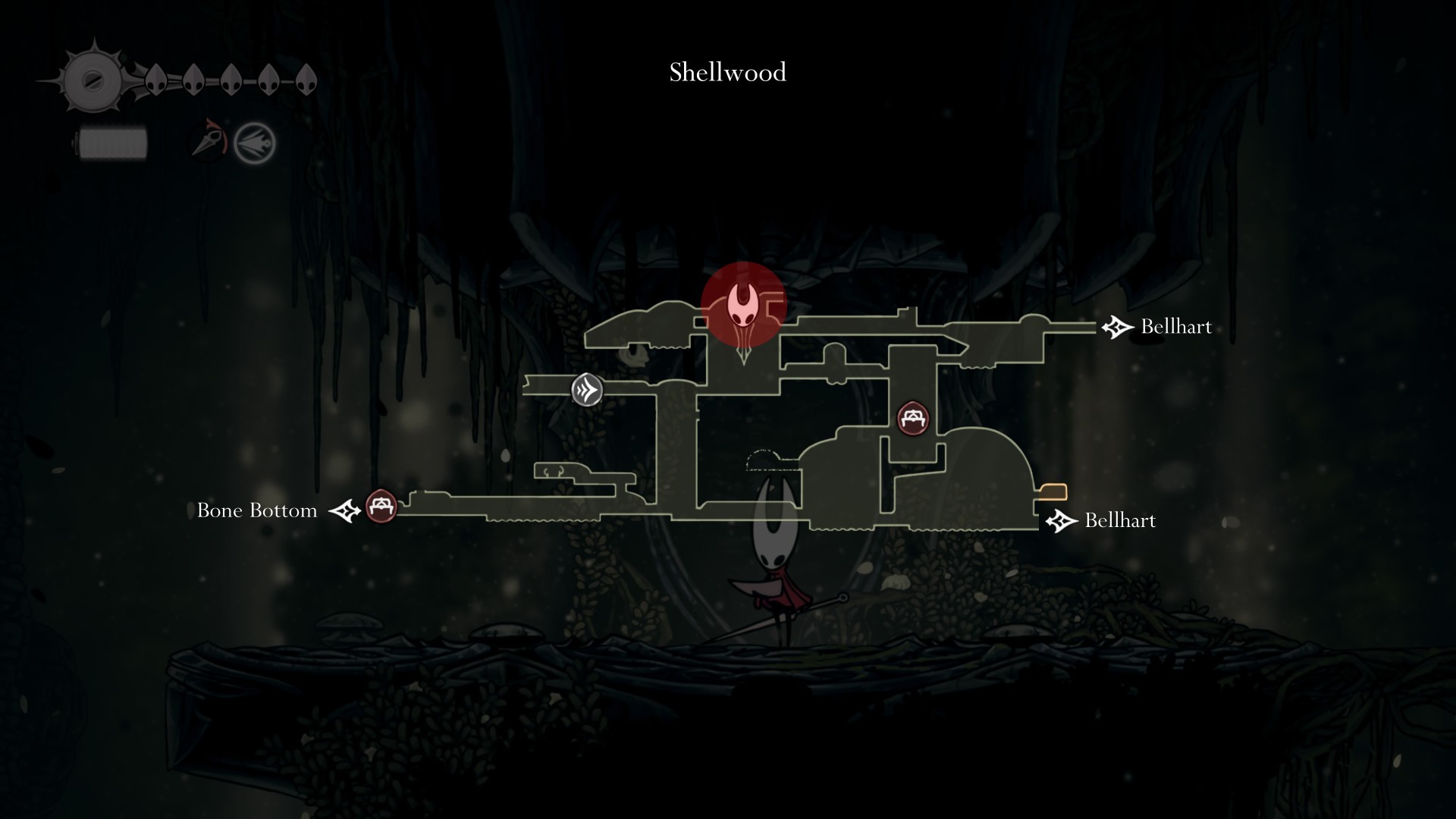Click the Shellwood area title

[x=727, y=73]
